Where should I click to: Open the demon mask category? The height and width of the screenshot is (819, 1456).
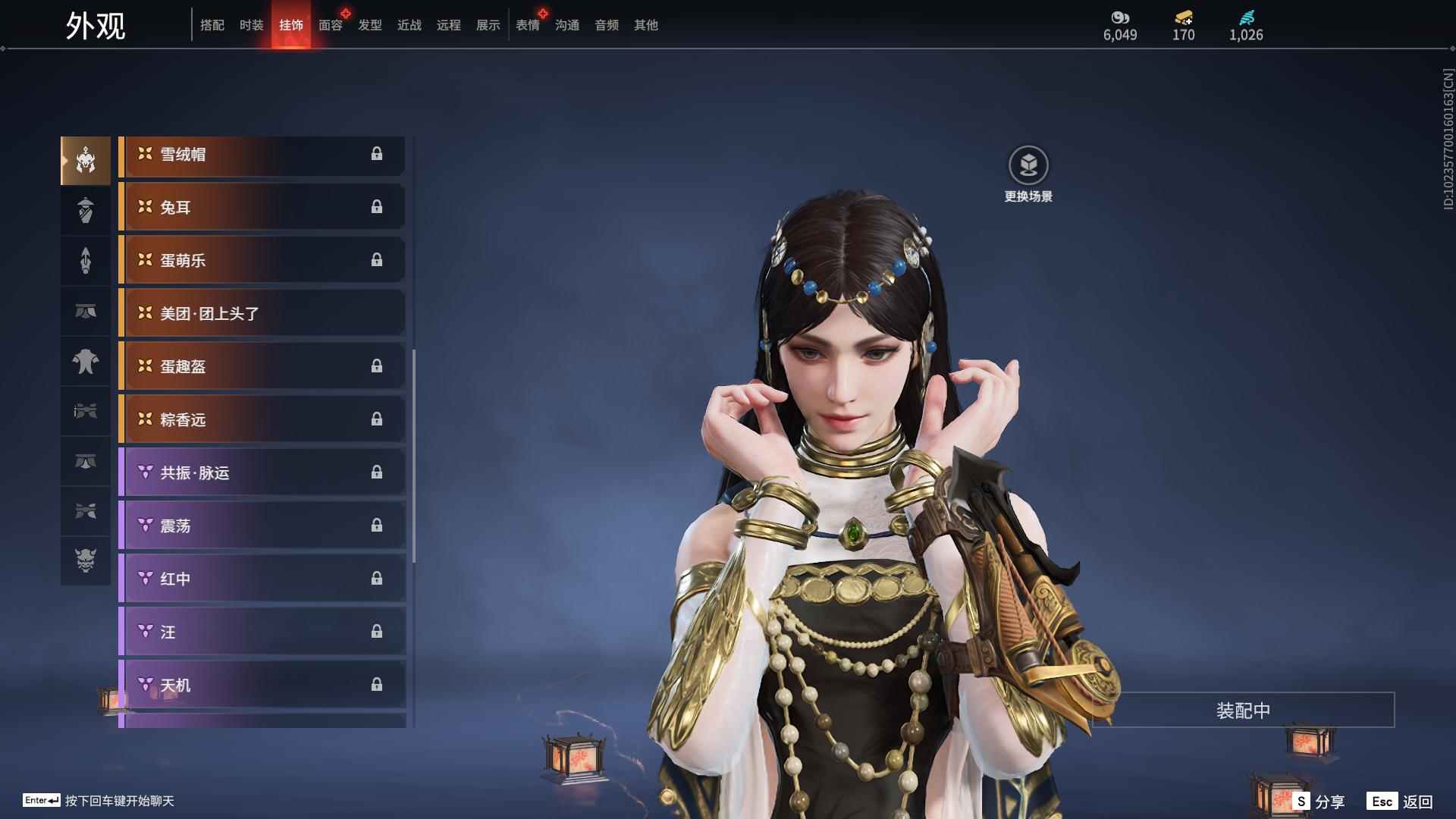point(86,560)
